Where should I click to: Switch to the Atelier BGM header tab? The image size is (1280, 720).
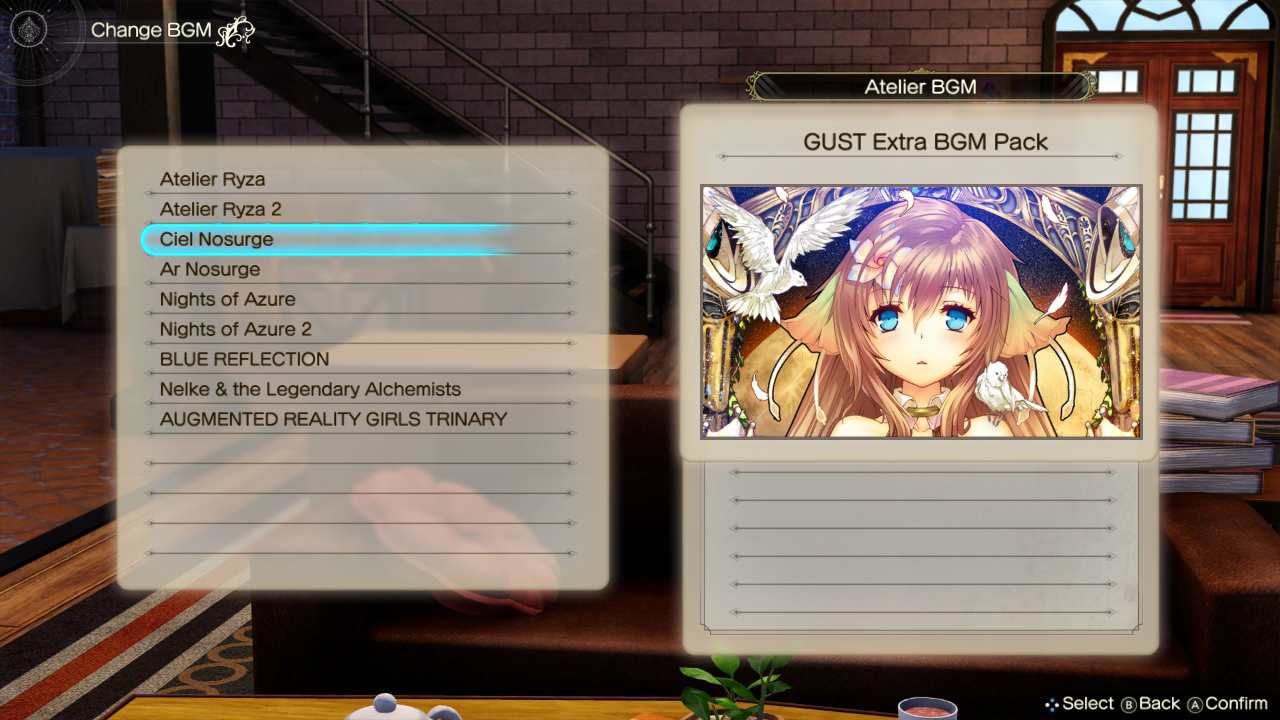[x=920, y=86]
